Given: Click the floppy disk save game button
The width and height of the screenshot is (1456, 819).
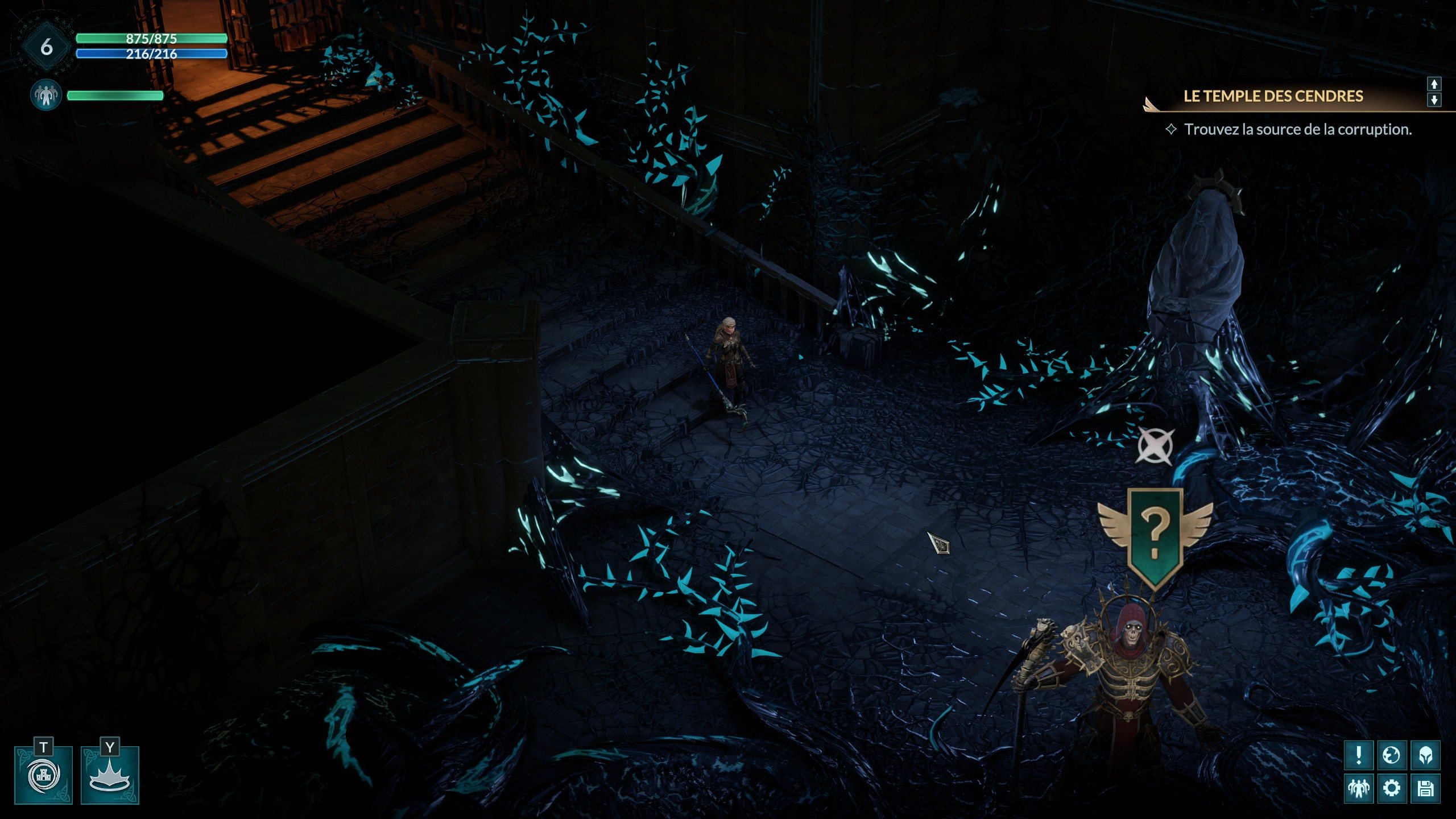Looking at the screenshot, I should pos(1425,788).
